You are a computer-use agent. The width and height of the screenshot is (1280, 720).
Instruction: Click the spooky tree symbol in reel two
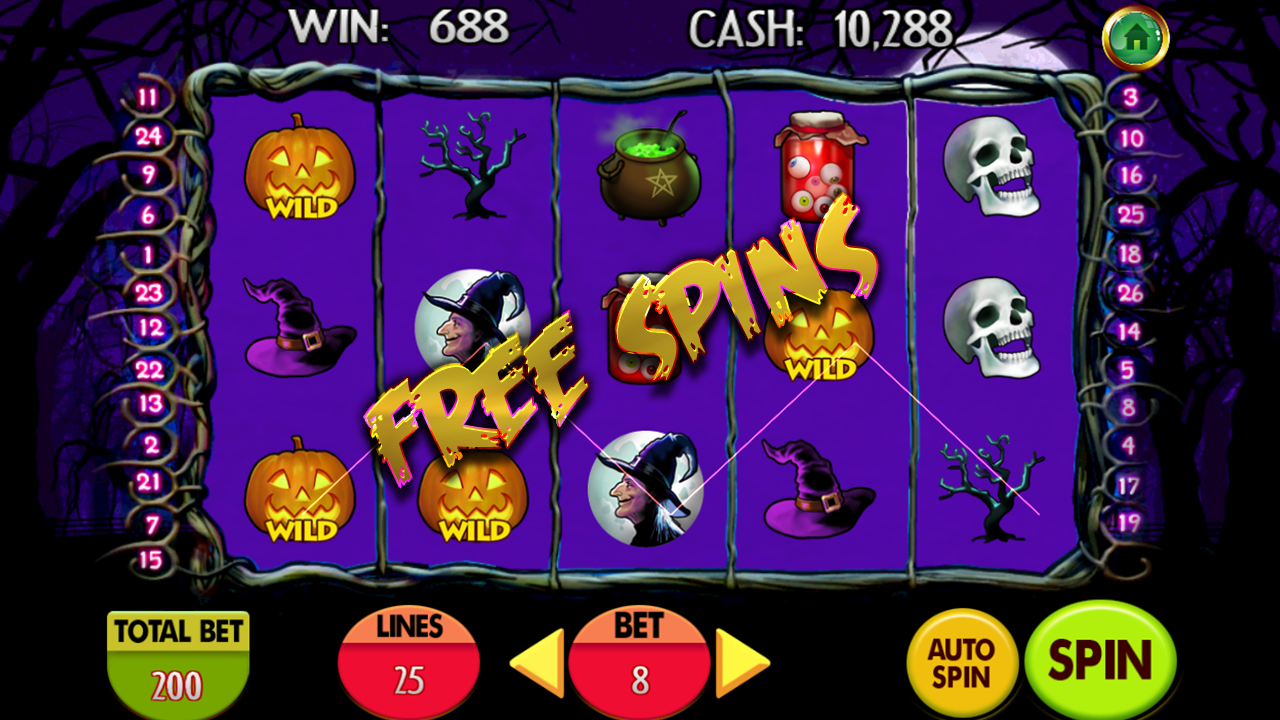click(x=471, y=165)
